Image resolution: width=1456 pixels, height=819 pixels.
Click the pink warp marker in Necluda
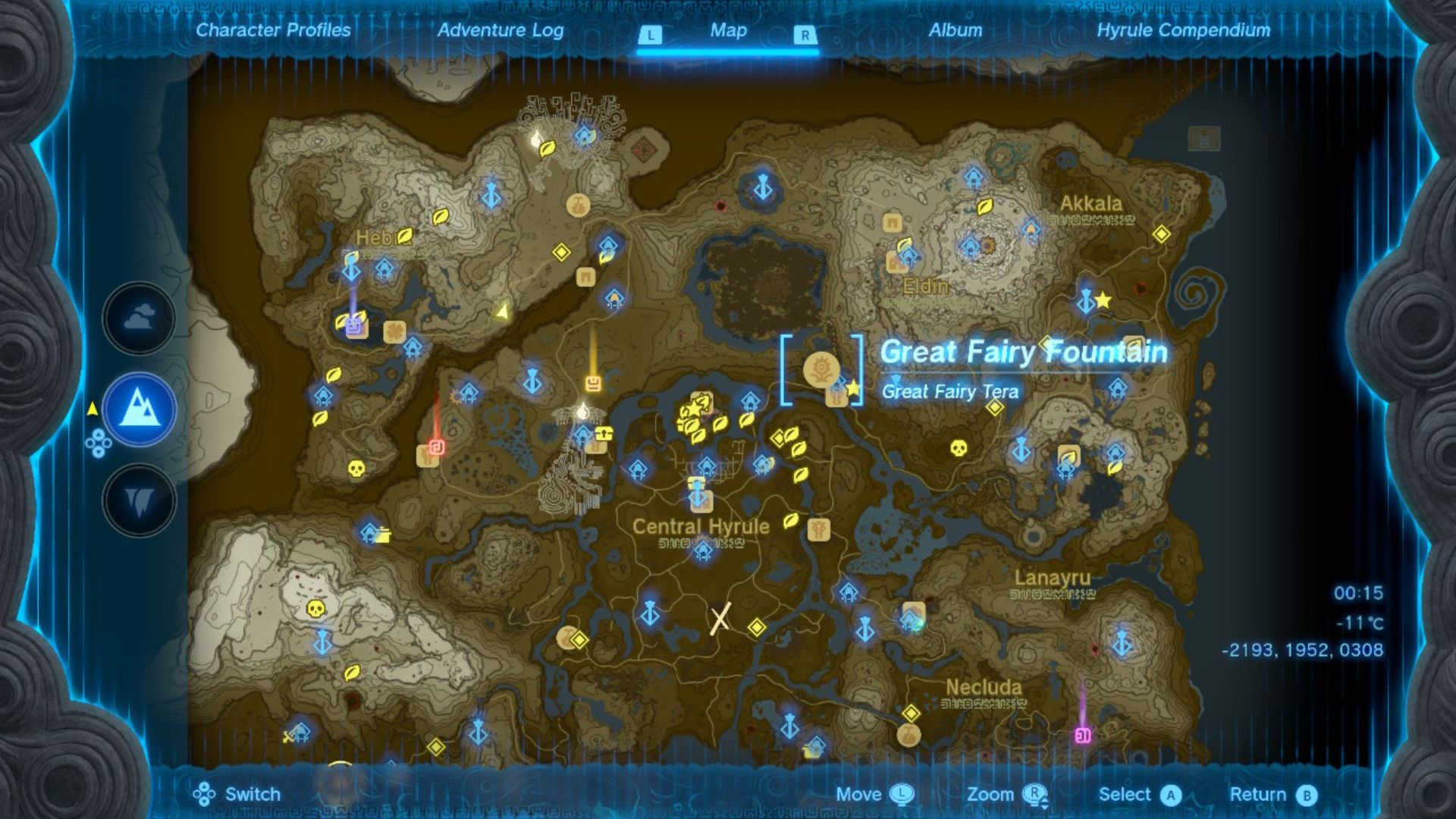1081,735
